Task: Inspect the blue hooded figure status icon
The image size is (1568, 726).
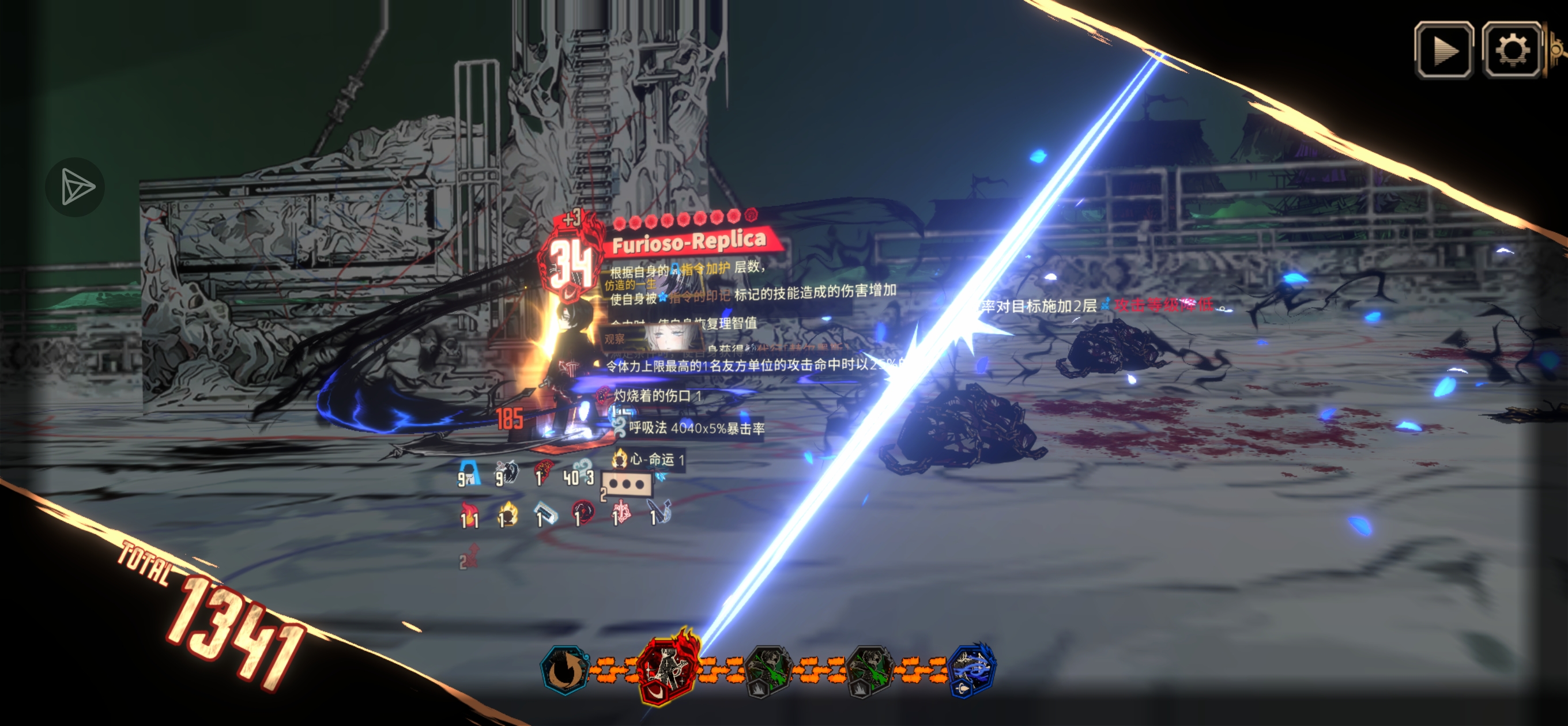Action: 469,474
